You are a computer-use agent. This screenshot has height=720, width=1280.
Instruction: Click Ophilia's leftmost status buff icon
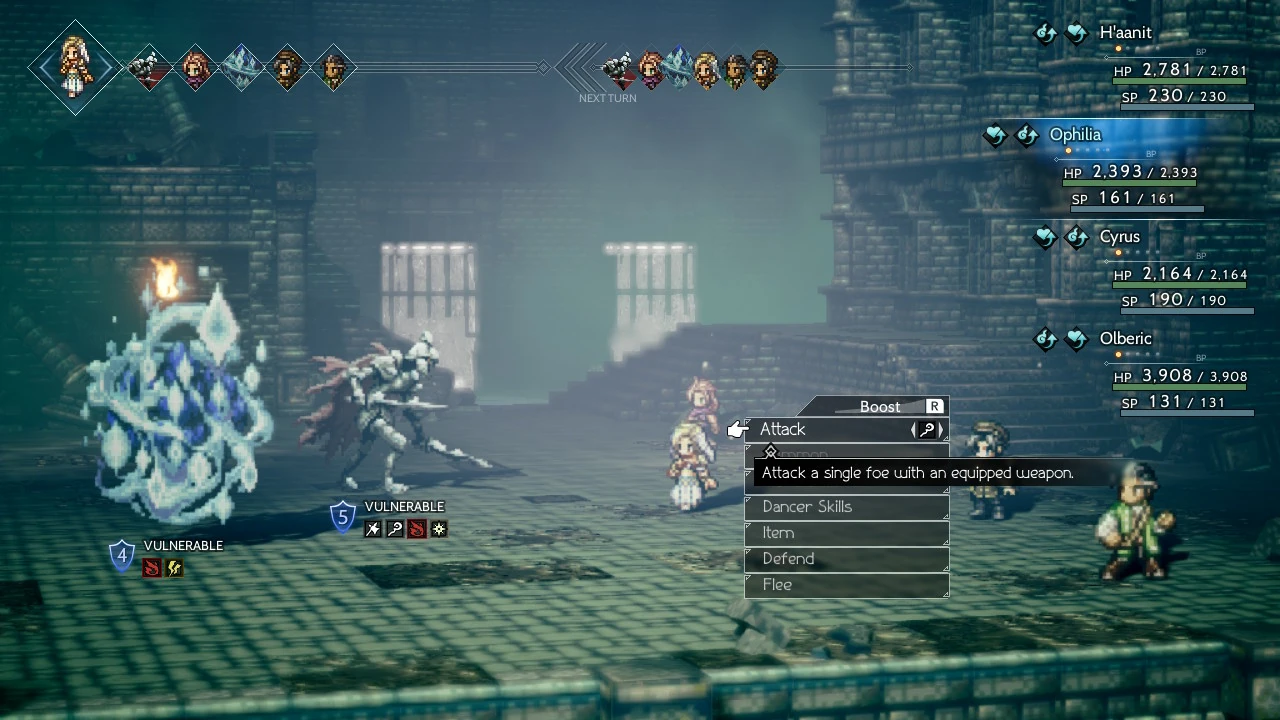995,134
